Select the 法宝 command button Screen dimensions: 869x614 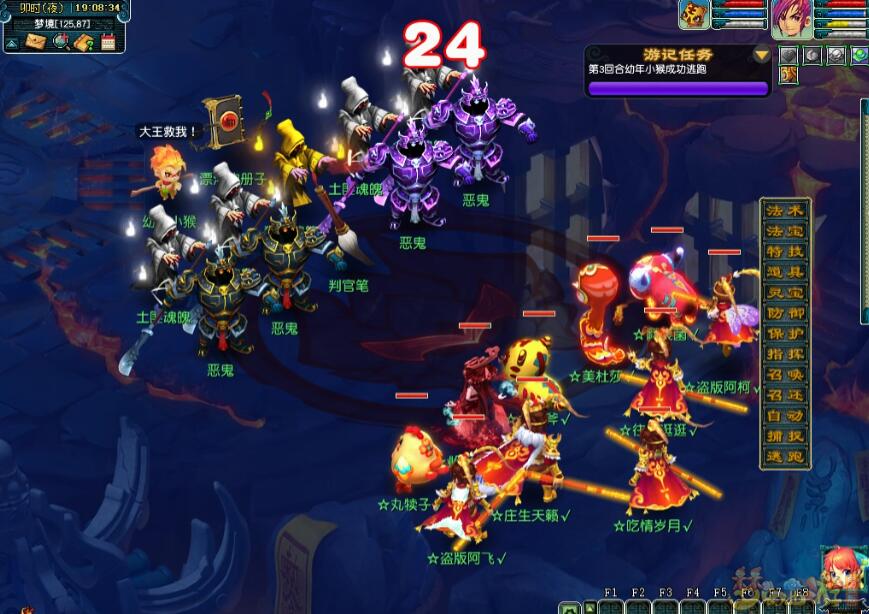785,231
